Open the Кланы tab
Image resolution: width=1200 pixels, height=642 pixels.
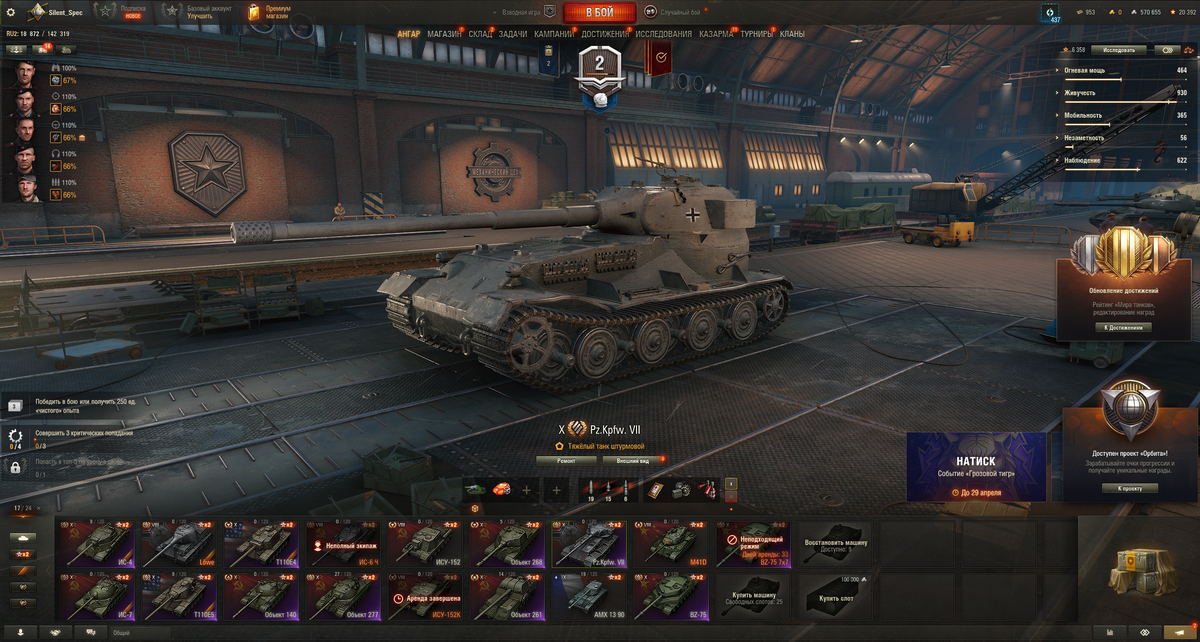(x=792, y=34)
